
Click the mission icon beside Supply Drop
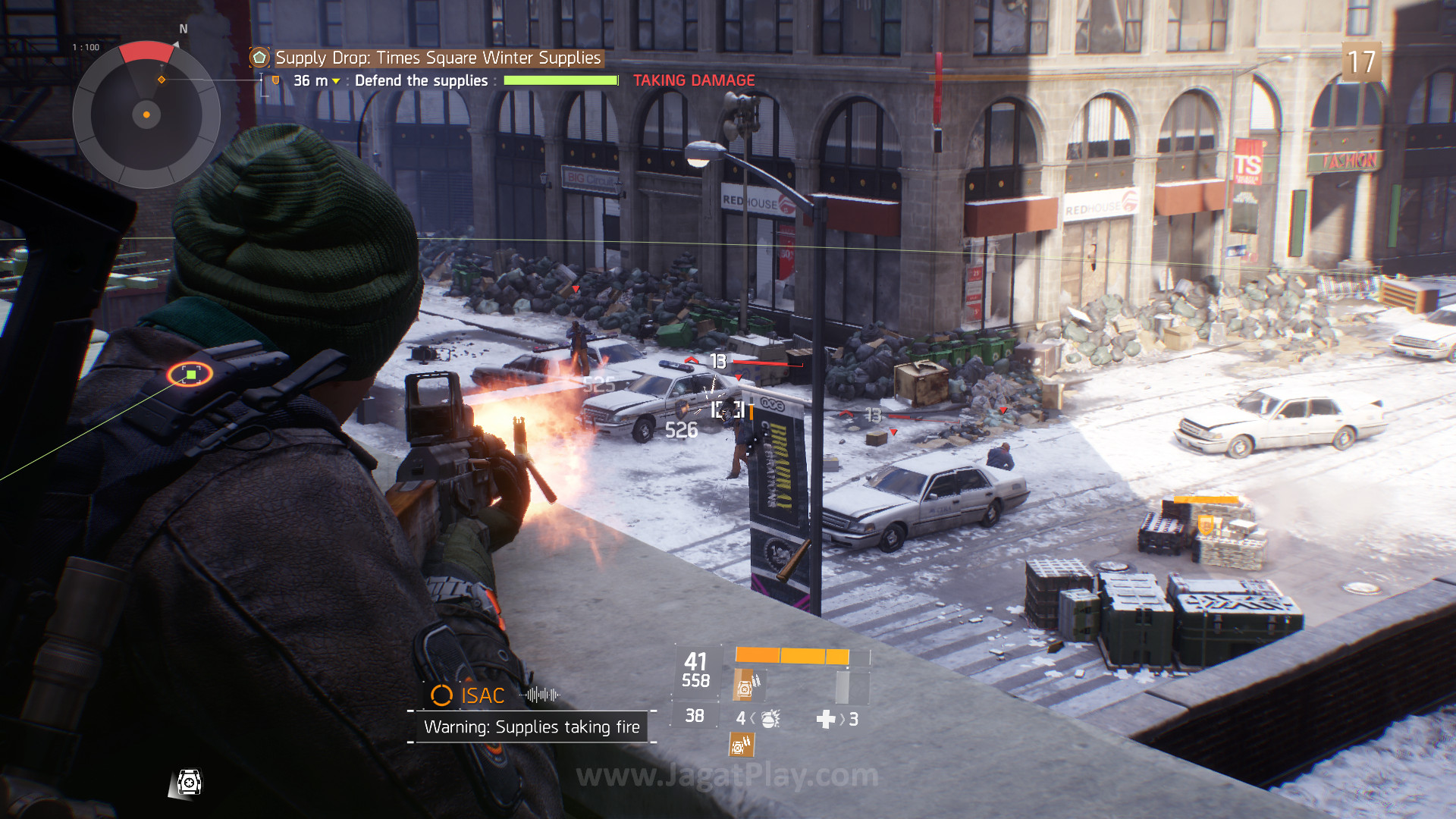(x=259, y=58)
